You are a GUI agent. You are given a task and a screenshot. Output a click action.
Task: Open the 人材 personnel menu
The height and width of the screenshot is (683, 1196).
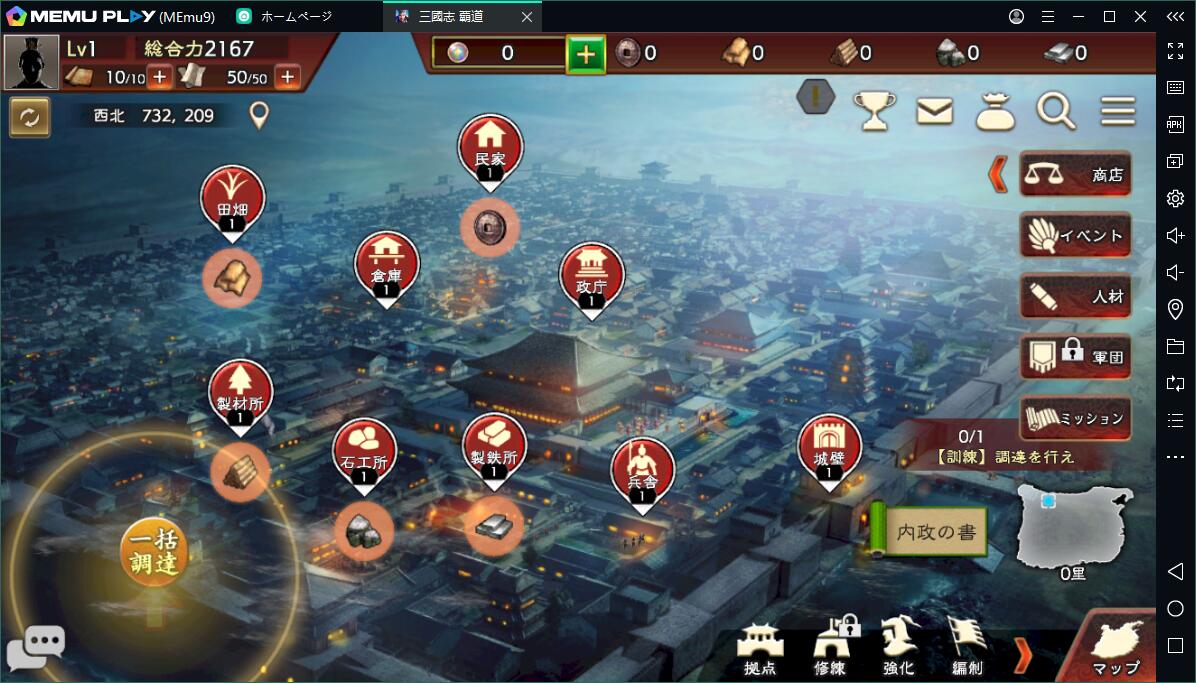coord(1075,297)
